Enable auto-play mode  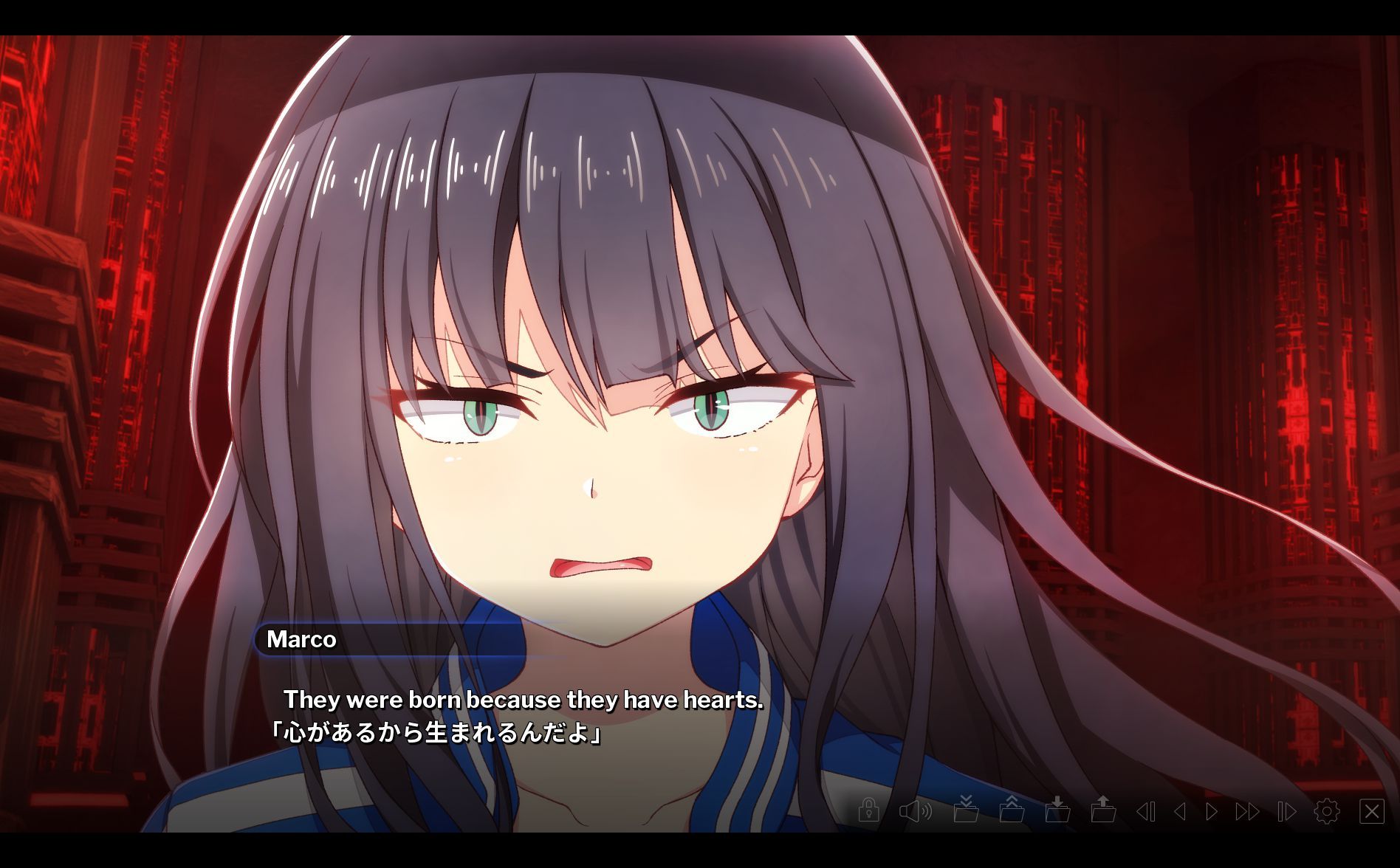point(1283,815)
